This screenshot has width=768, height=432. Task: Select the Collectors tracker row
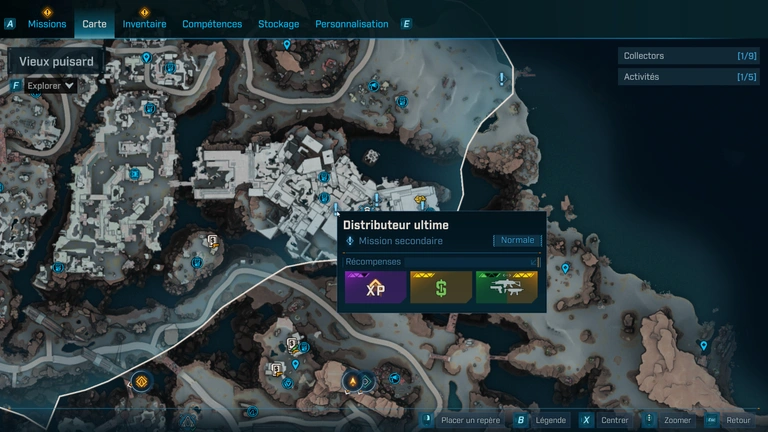tap(688, 56)
